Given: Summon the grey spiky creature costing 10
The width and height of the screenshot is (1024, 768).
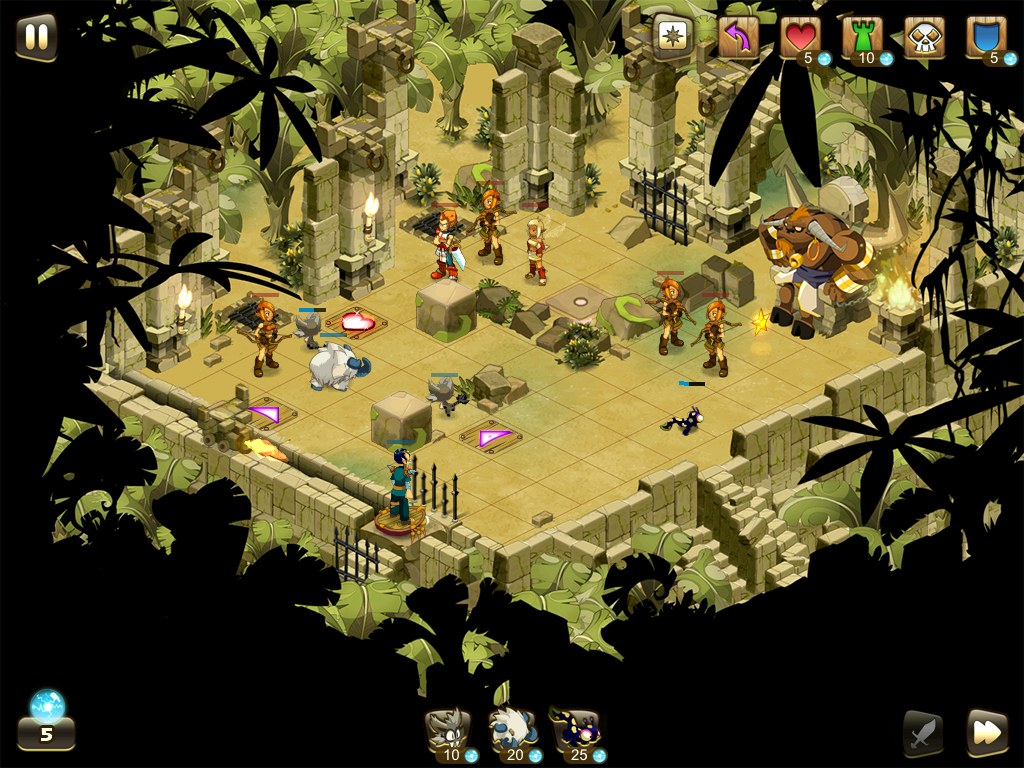Looking at the screenshot, I should point(449,734).
